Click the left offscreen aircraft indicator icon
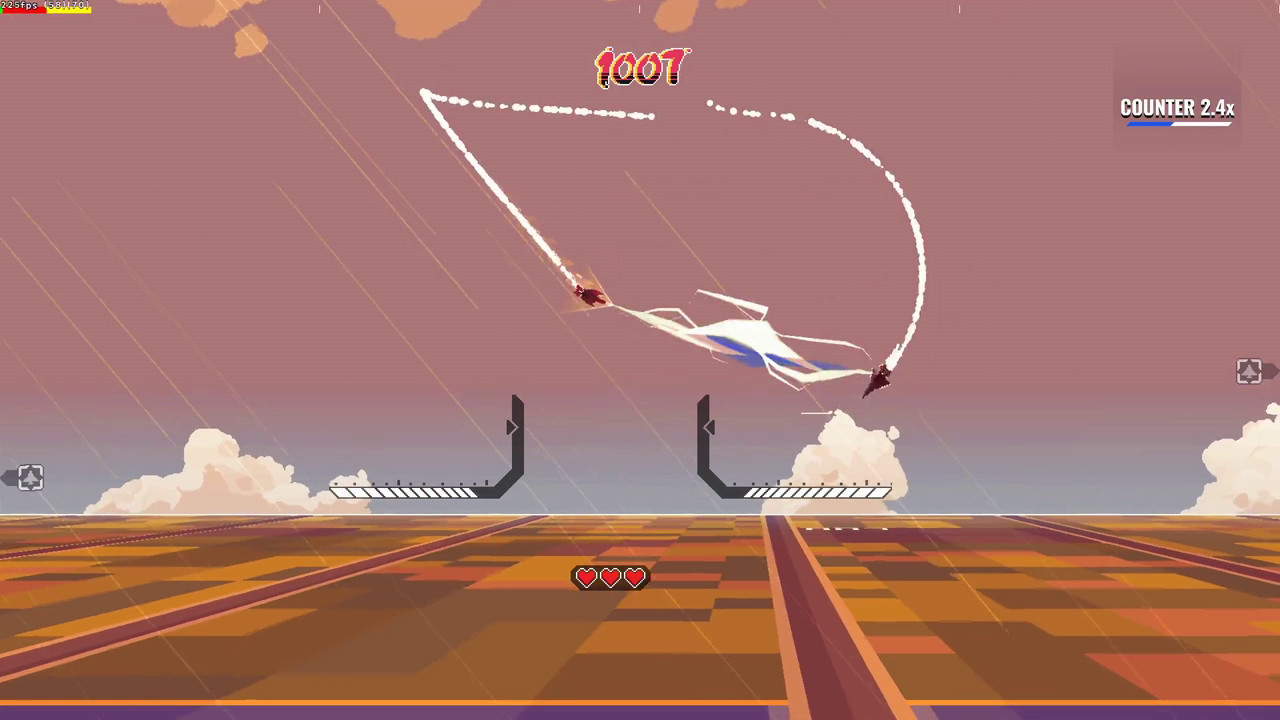The width and height of the screenshot is (1280, 720). click(x=29, y=478)
